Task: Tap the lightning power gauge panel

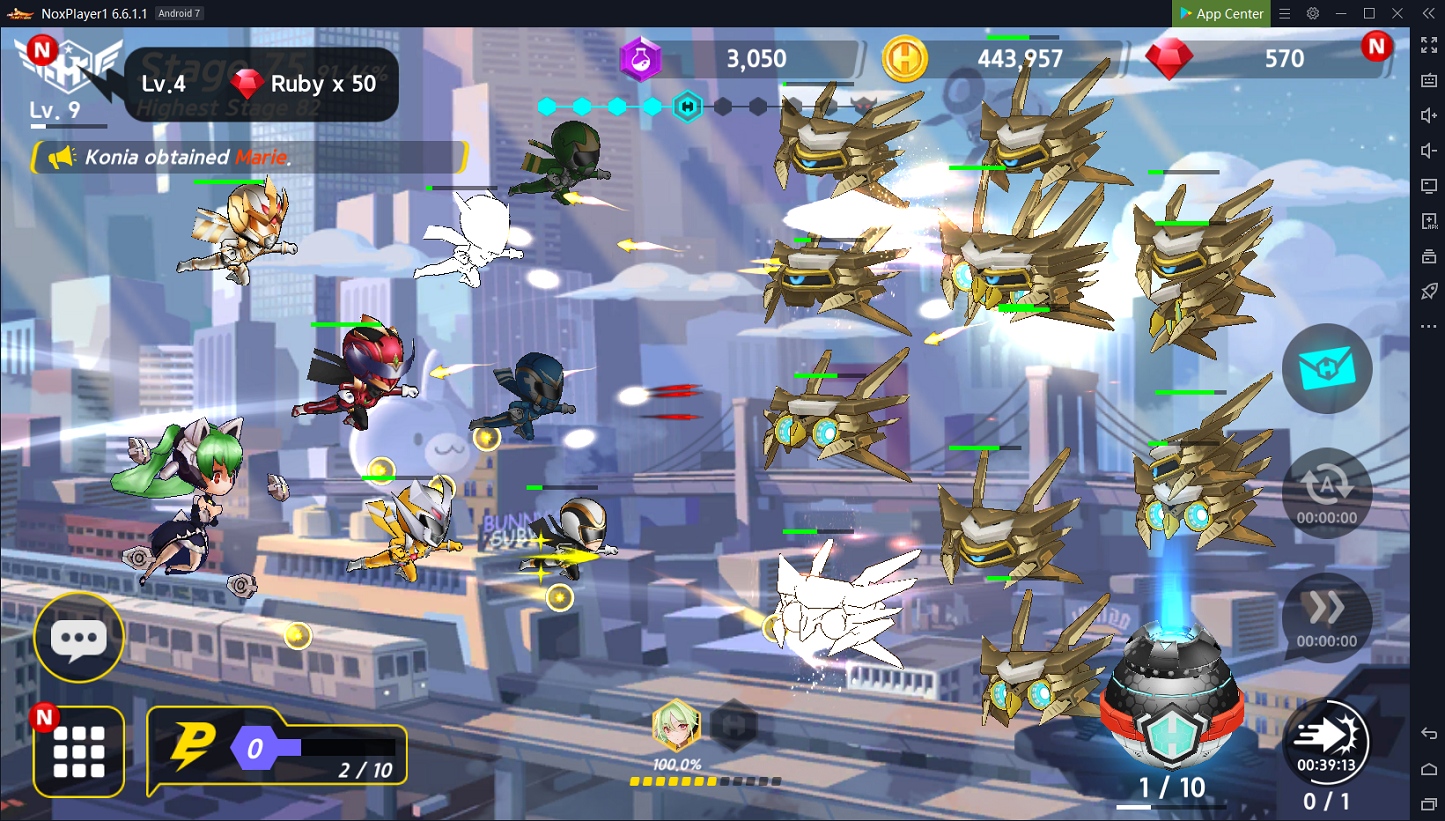Action: (x=277, y=750)
